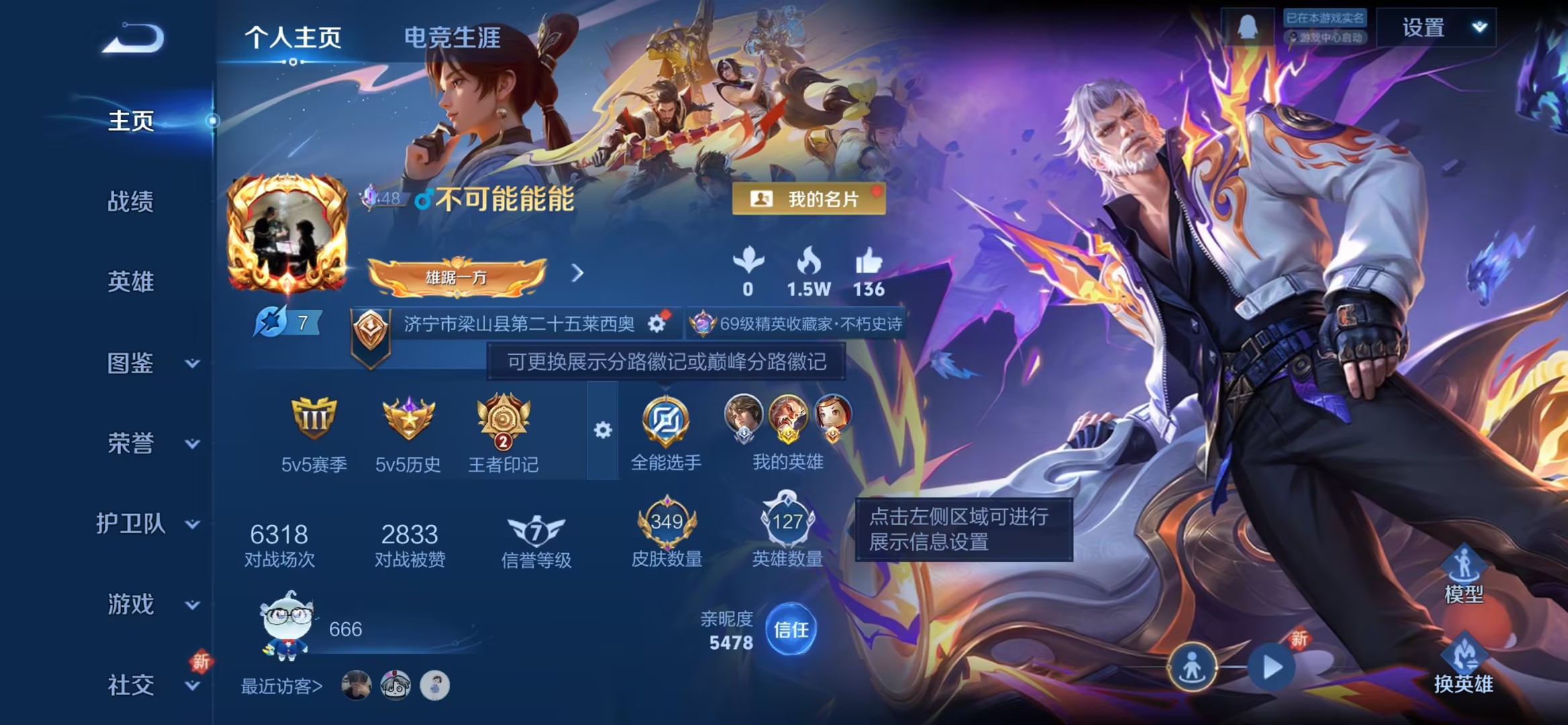Select 战绩 in the left sidebar

[x=132, y=203]
